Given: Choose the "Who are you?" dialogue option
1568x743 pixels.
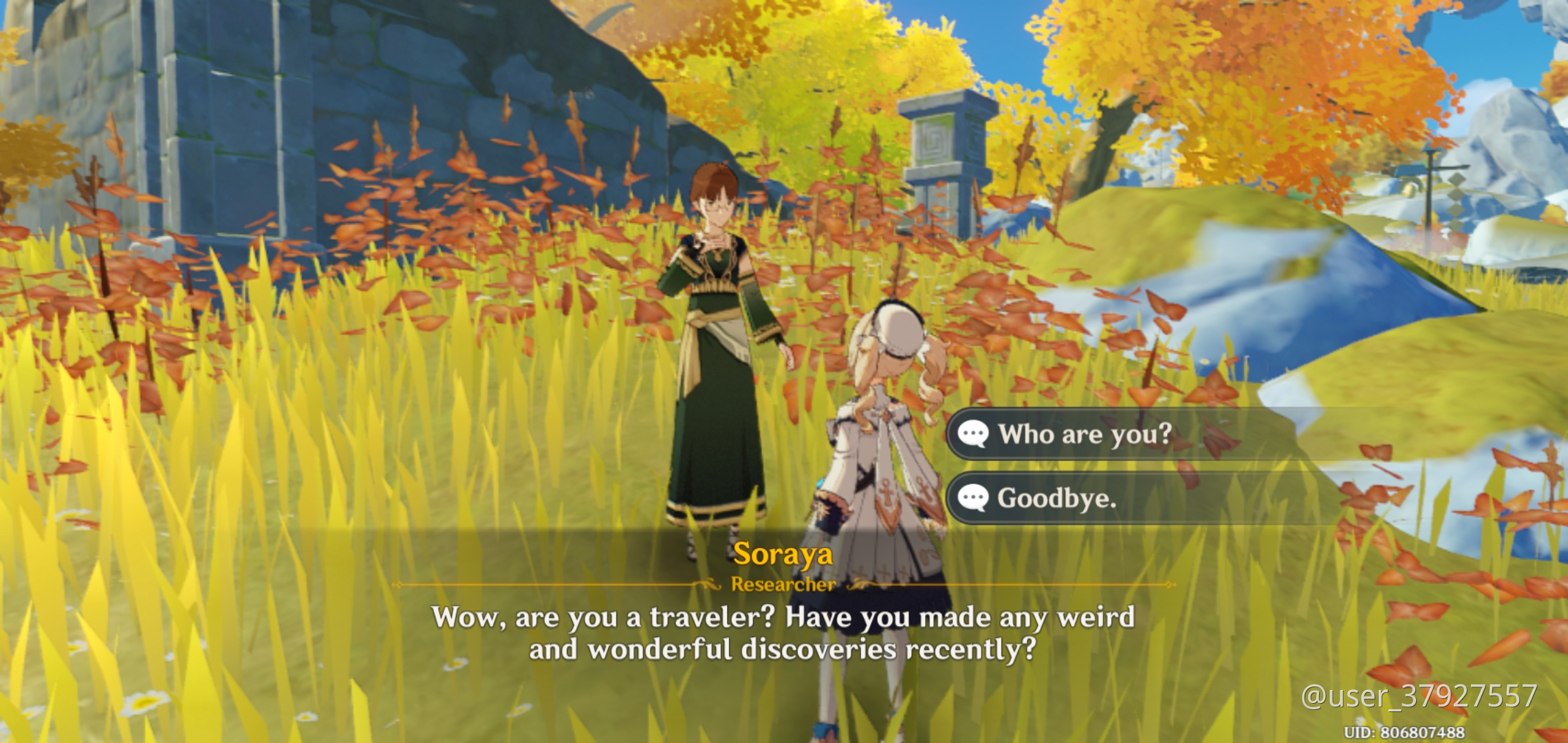Looking at the screenshot, I should 1084,434.
